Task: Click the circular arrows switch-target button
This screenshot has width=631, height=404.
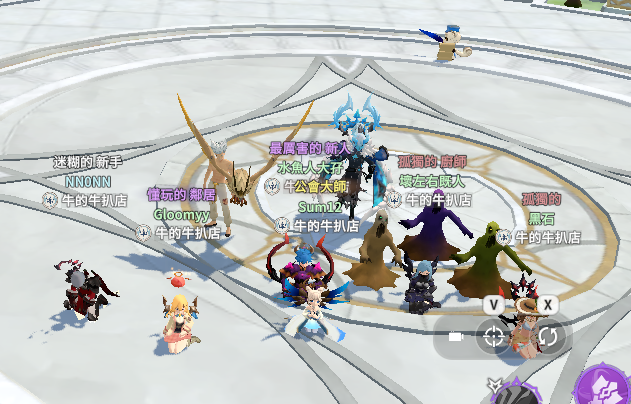Action: click(x=548, y=337)
